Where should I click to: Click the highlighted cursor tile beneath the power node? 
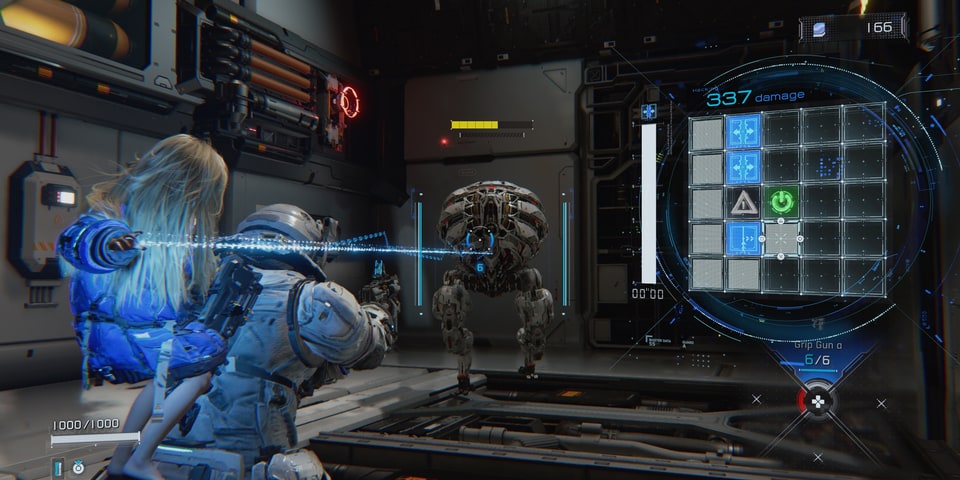[781, 239]
